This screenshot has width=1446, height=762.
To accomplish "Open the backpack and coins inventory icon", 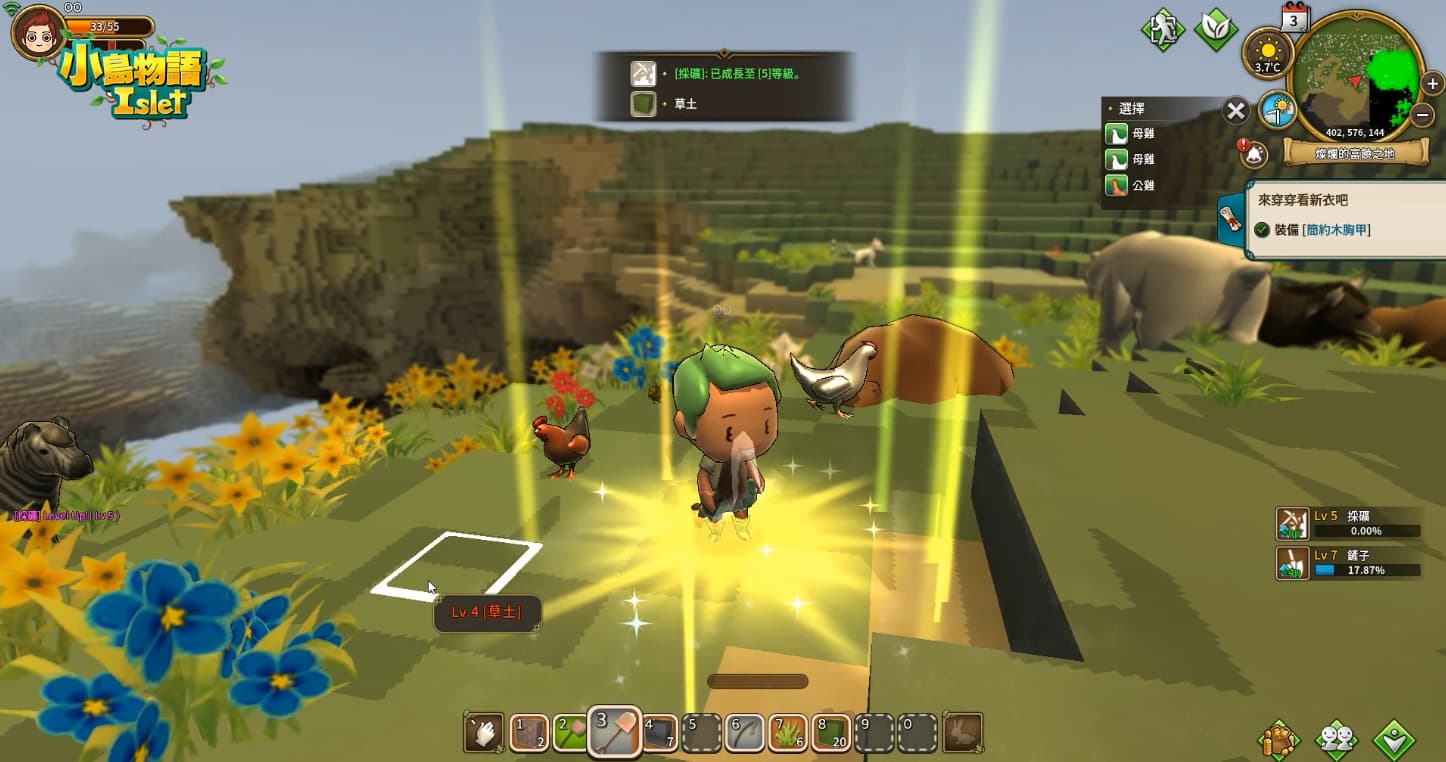I will pyautogui.click(x=1278, y=739).
